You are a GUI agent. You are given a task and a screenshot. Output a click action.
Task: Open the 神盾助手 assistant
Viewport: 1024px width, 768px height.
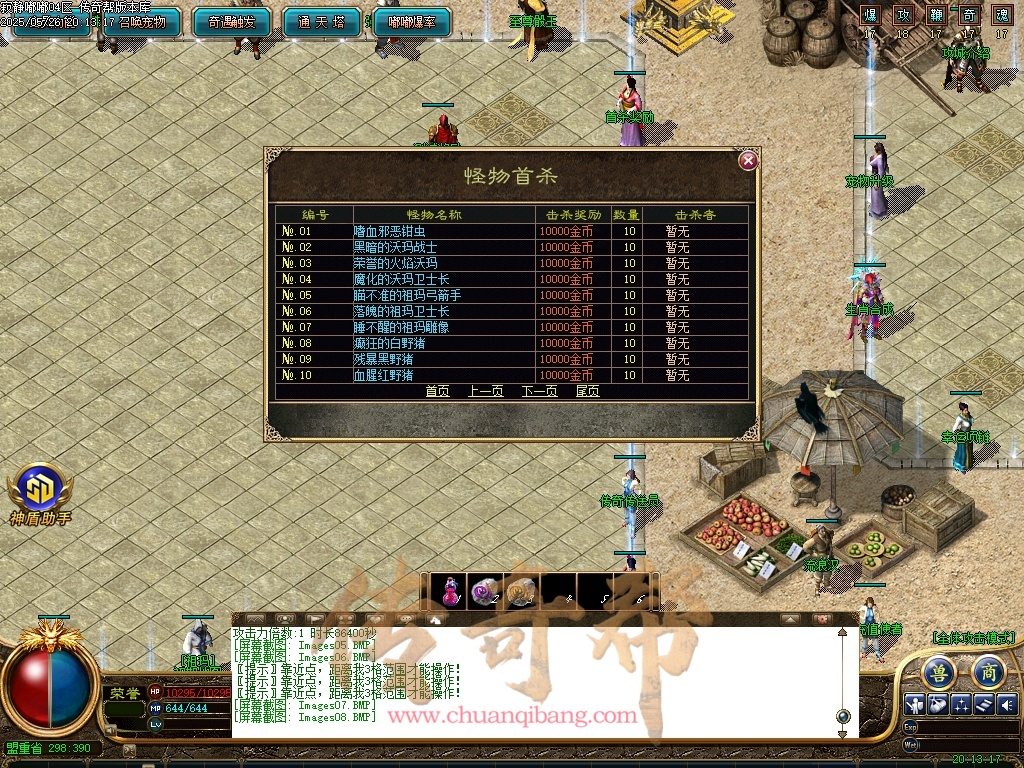pyautogui.click(x=40, y=492)
